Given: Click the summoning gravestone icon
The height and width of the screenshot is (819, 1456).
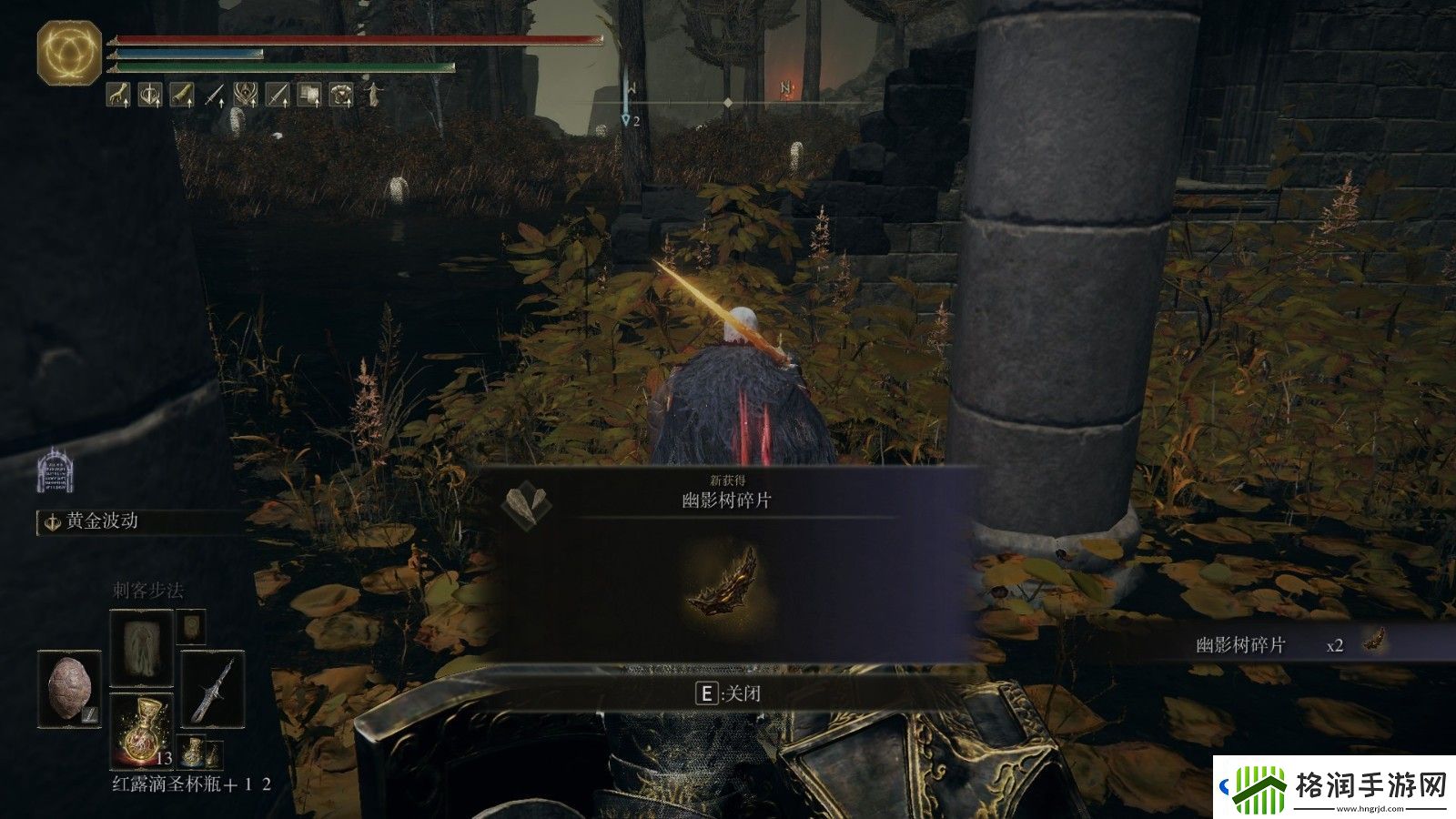Looking at the screenshot, I should (55, 470).
